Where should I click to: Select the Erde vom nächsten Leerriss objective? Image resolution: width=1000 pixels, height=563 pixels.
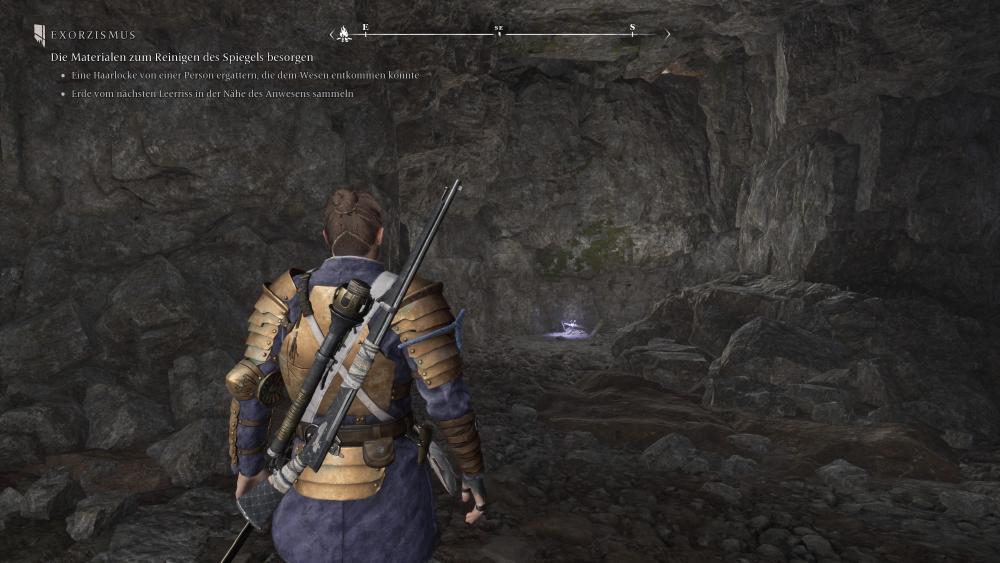pos(212,94)
